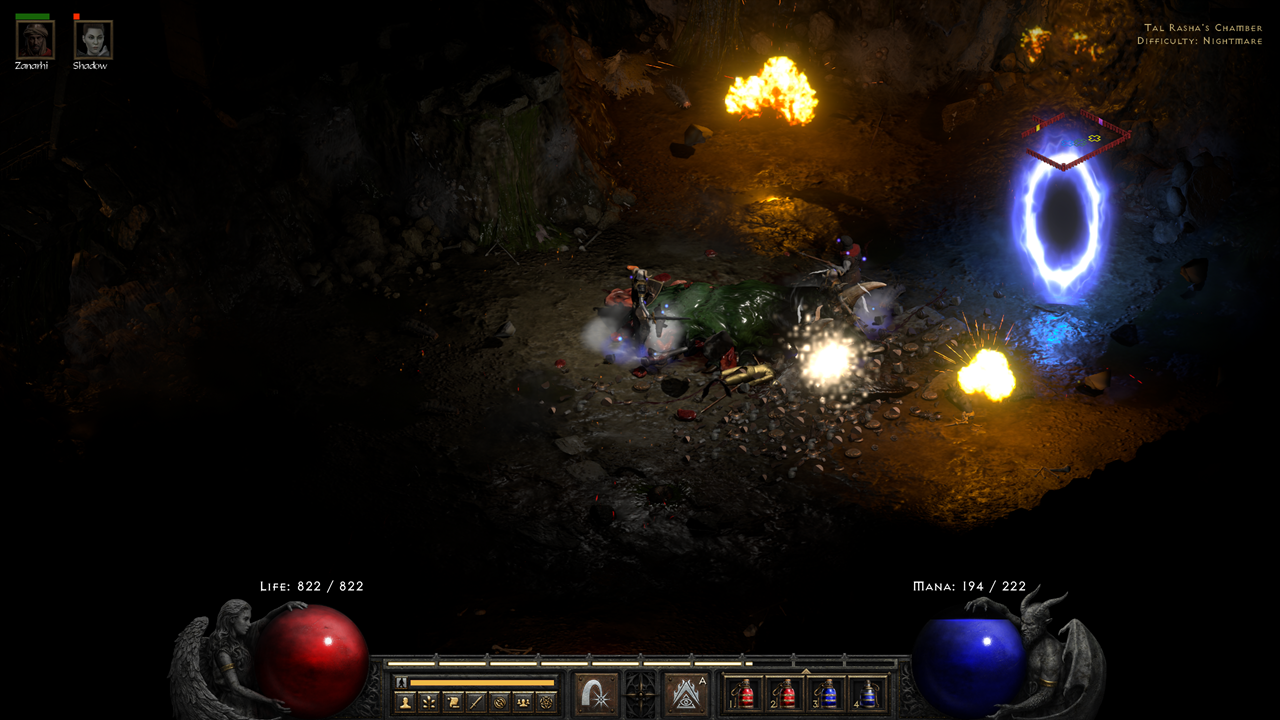
Task: Open the skill tree branch button
Action: (x=429, y=702)
